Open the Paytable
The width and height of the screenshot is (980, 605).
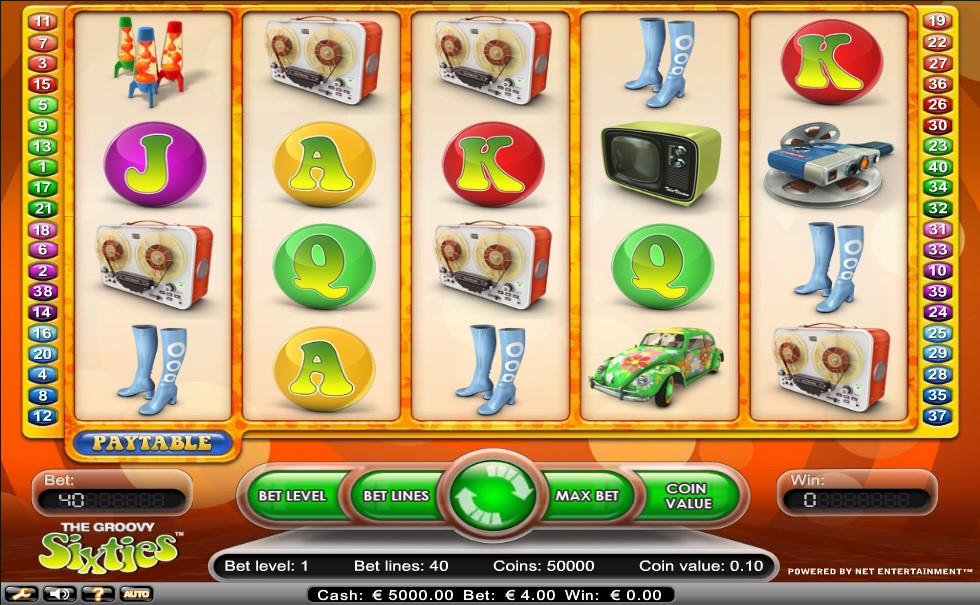[153, 442]
